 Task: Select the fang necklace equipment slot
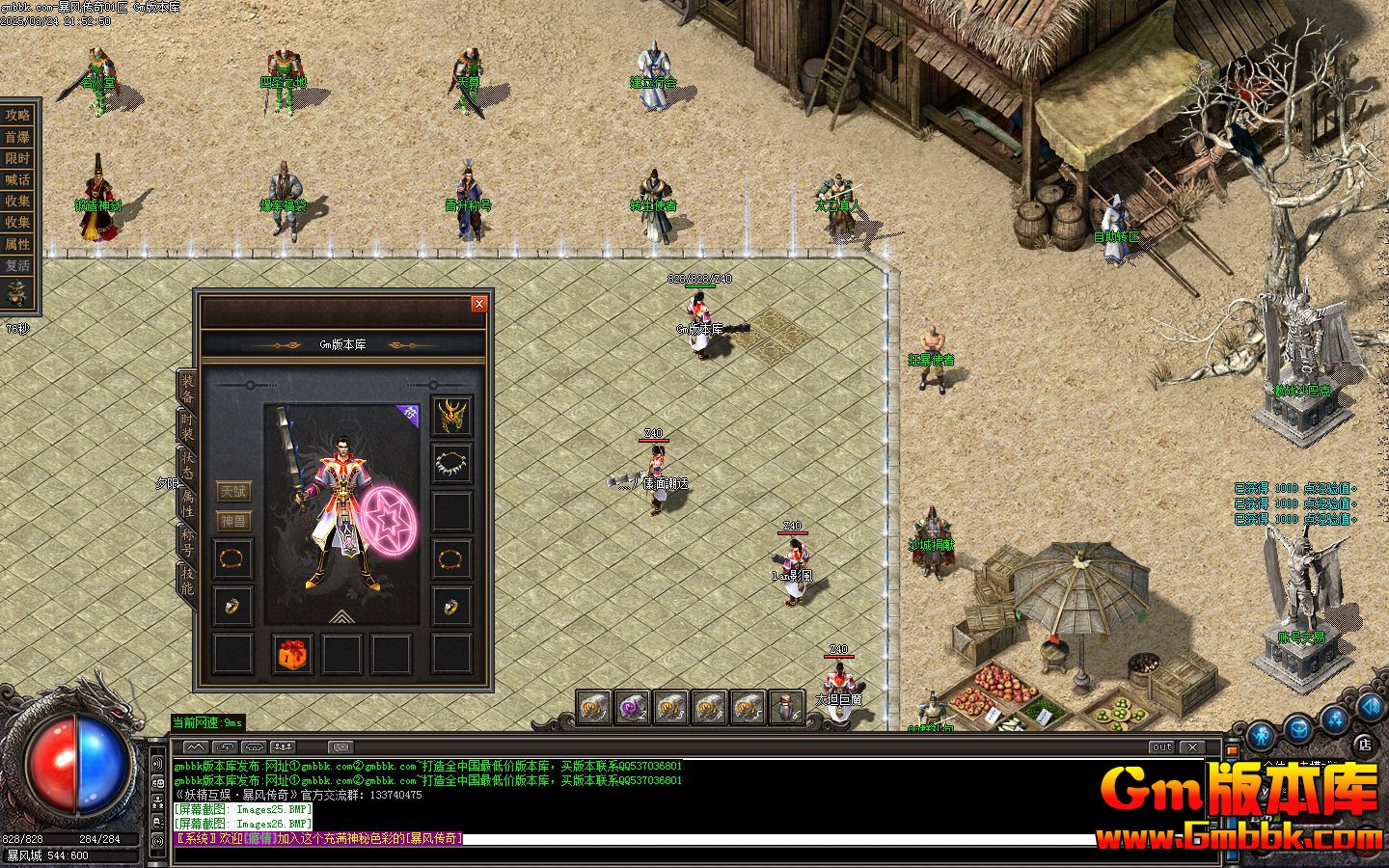pos(451,464)
